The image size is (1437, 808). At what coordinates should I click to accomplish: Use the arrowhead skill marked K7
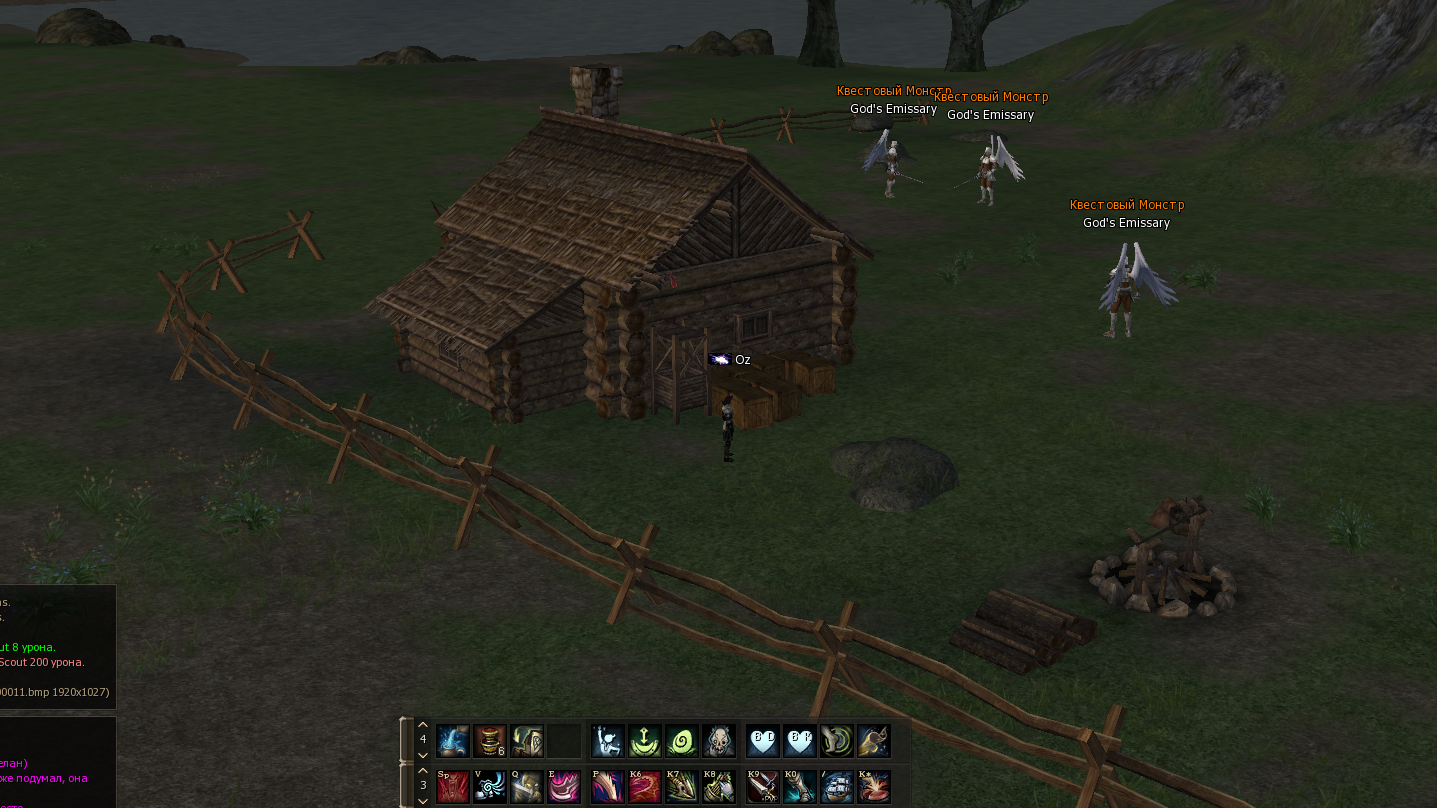tap(682, 786)
